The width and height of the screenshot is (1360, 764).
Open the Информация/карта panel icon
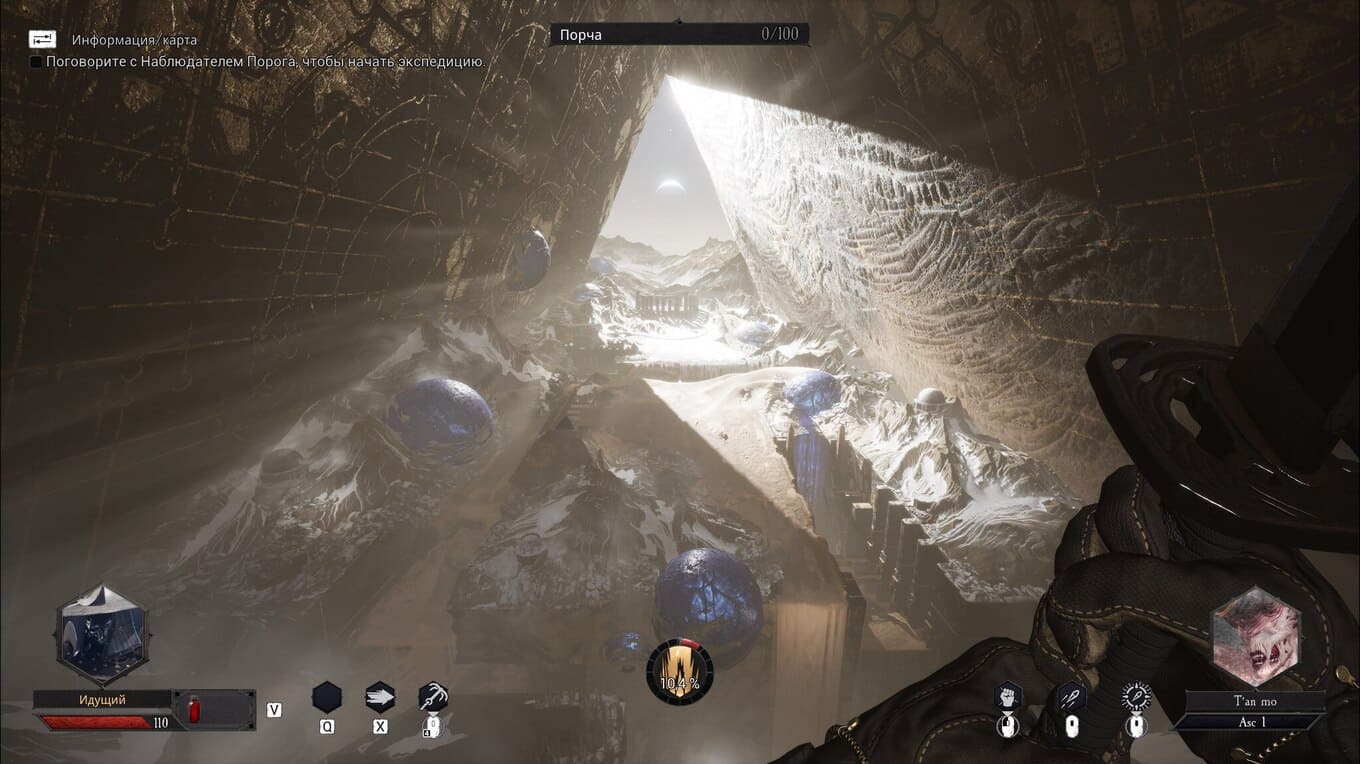43,39
